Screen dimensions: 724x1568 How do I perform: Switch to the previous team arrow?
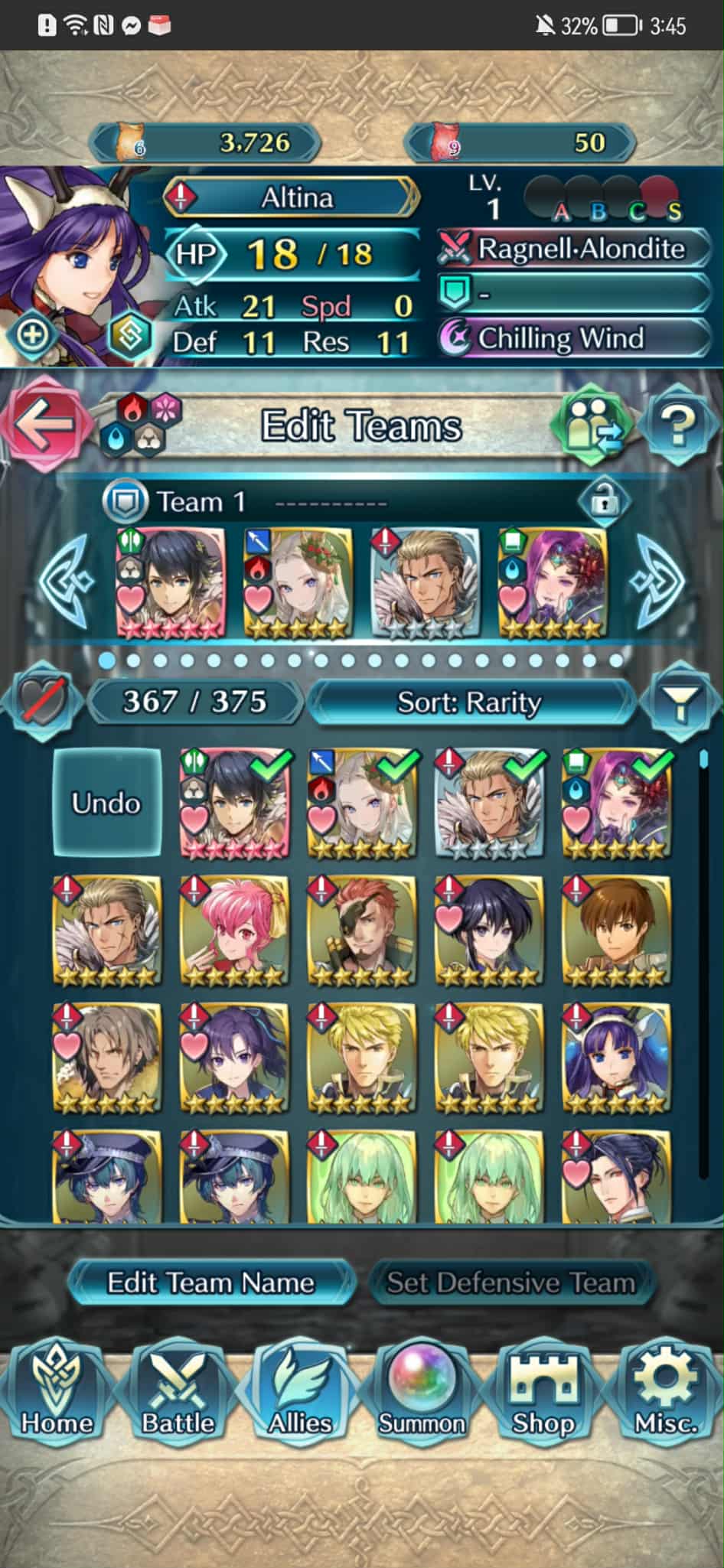click(x=67, y=579)
